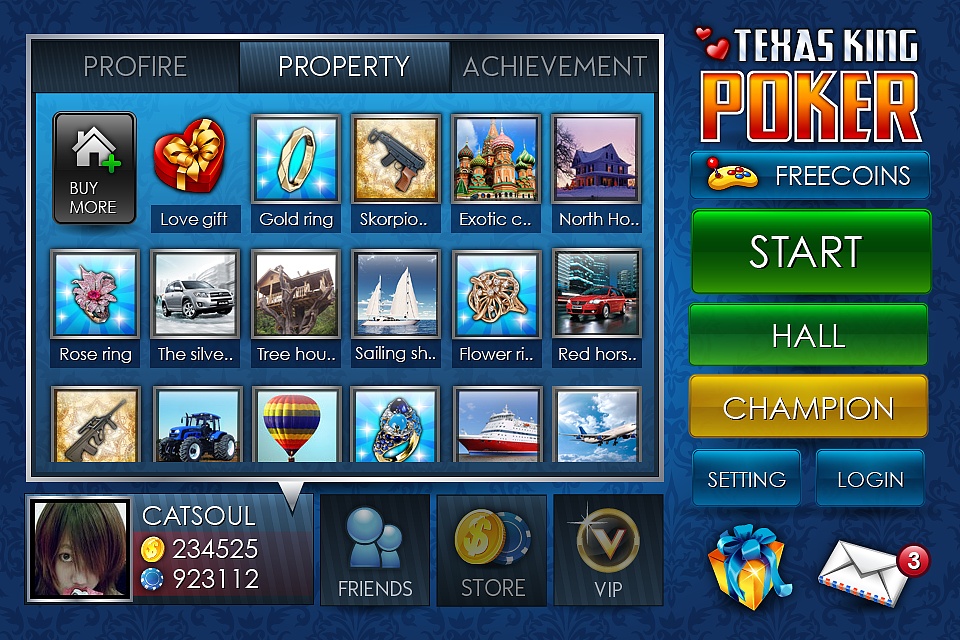Hit the green START button
This screenshot has height=640, width=960.
pos(809,252)
